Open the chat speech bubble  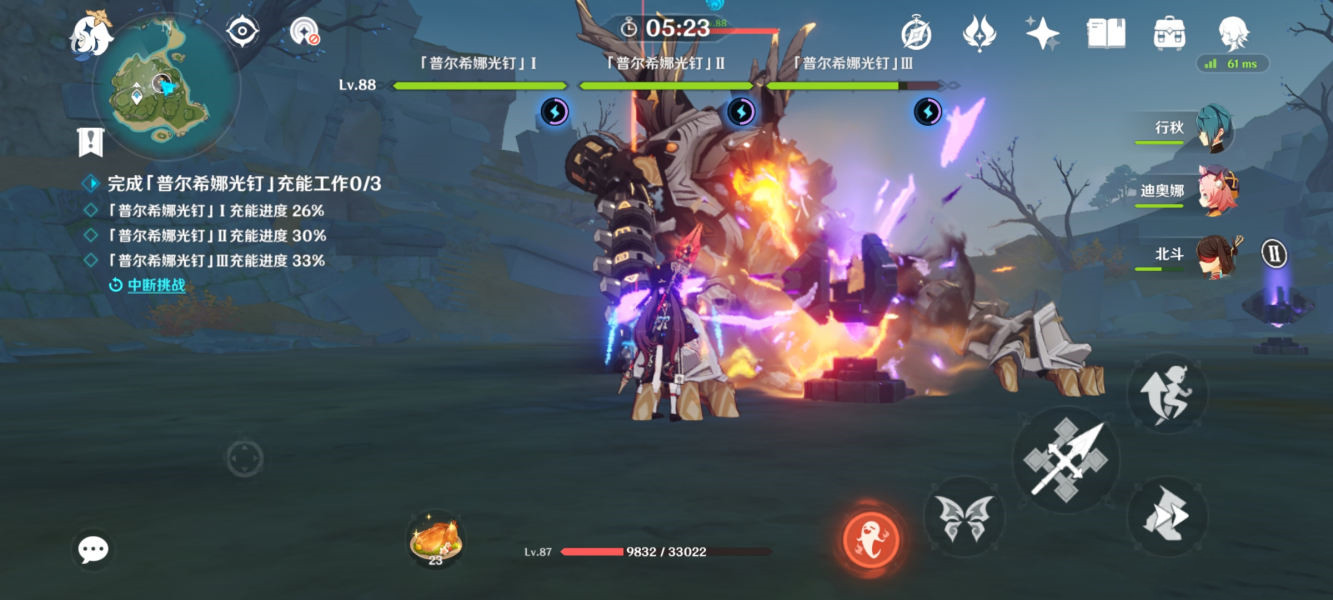point(94,549)
